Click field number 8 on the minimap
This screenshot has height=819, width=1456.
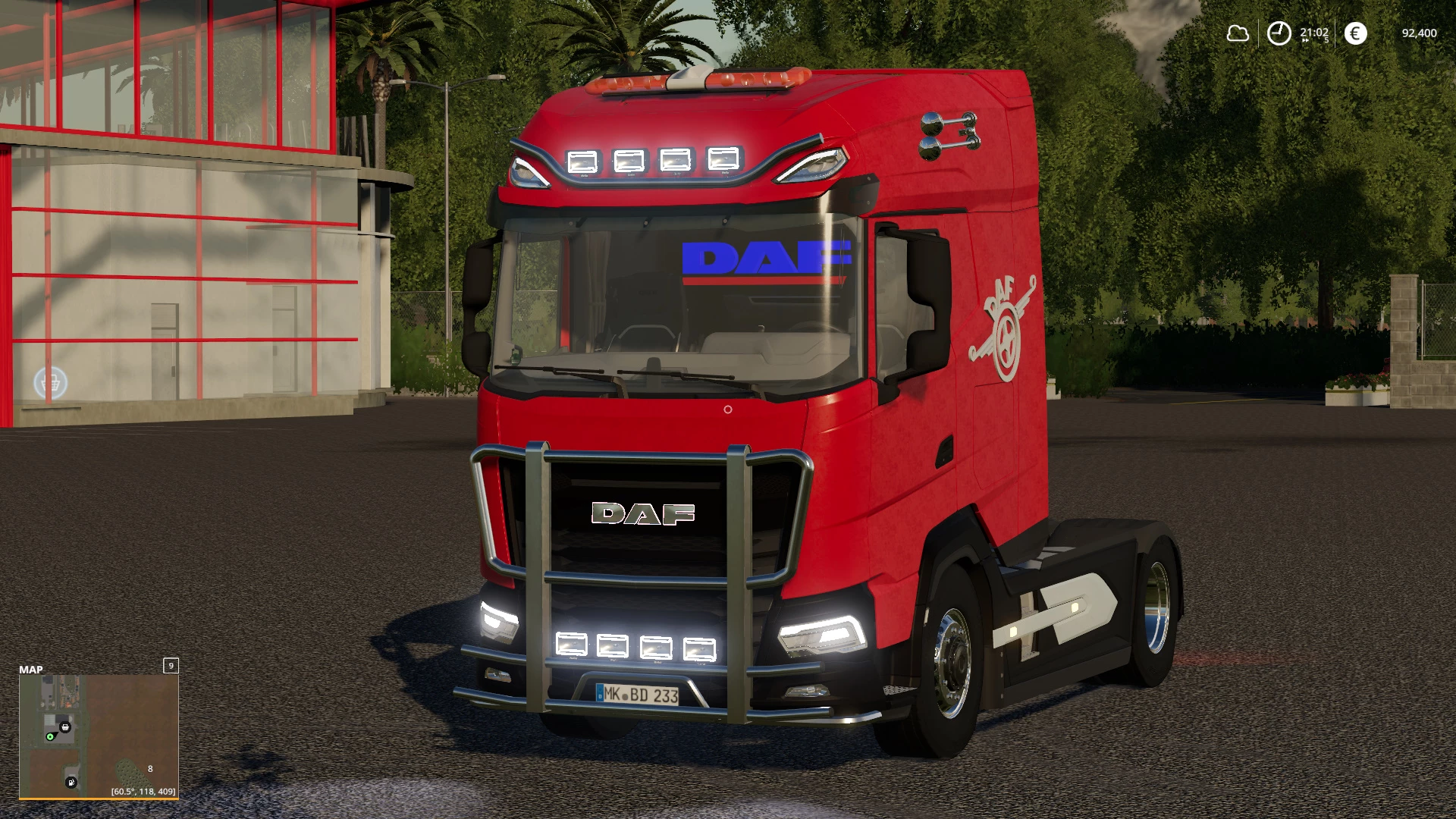point(150,769)
